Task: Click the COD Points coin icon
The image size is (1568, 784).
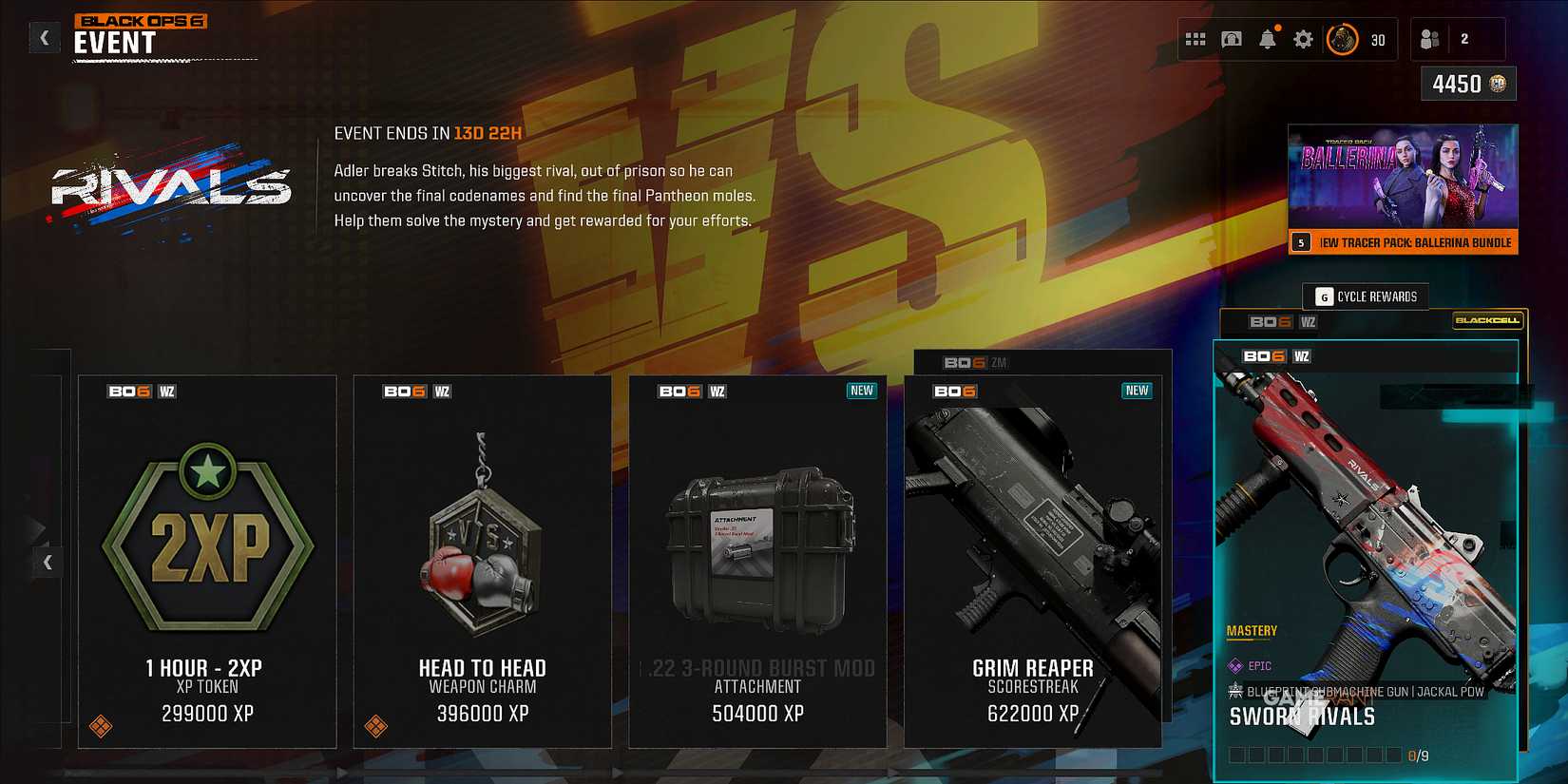Action: tap(1500, 84)
